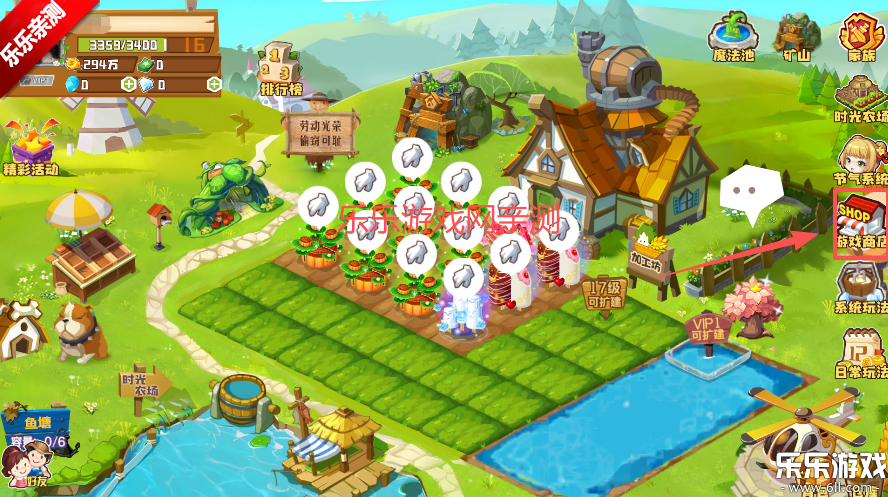This screenshot has width=888, height=497.
Task: Open the 魔法池 magic pool
Action: (x=733, y=37)
